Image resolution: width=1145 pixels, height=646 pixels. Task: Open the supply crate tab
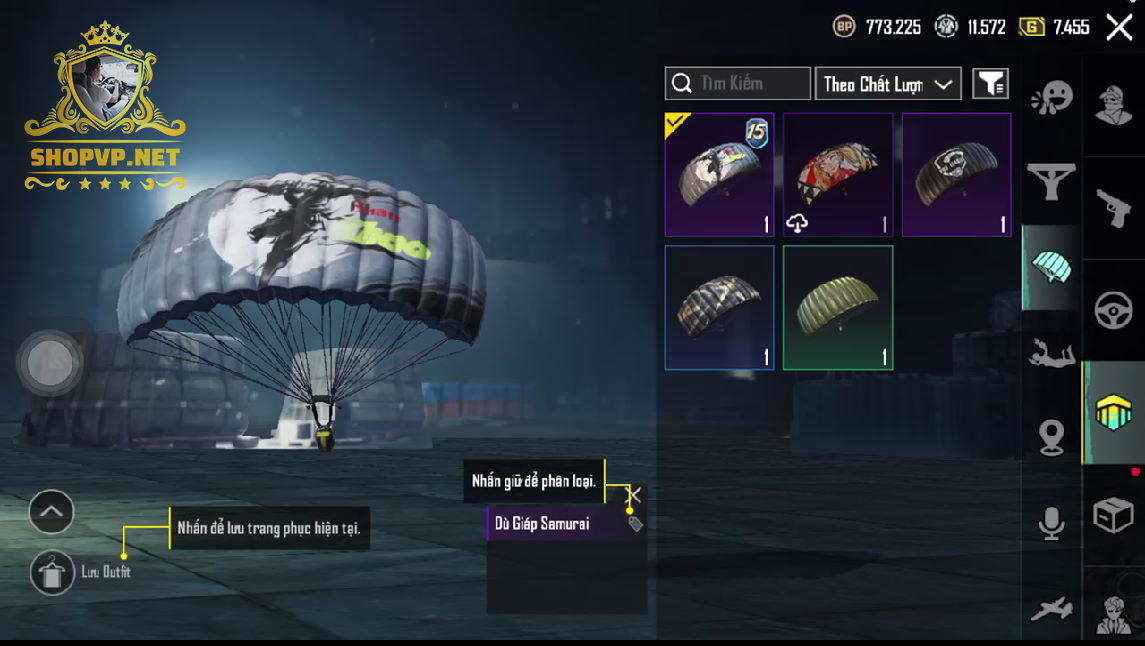pyautogui.click(x=1114, y=516)
